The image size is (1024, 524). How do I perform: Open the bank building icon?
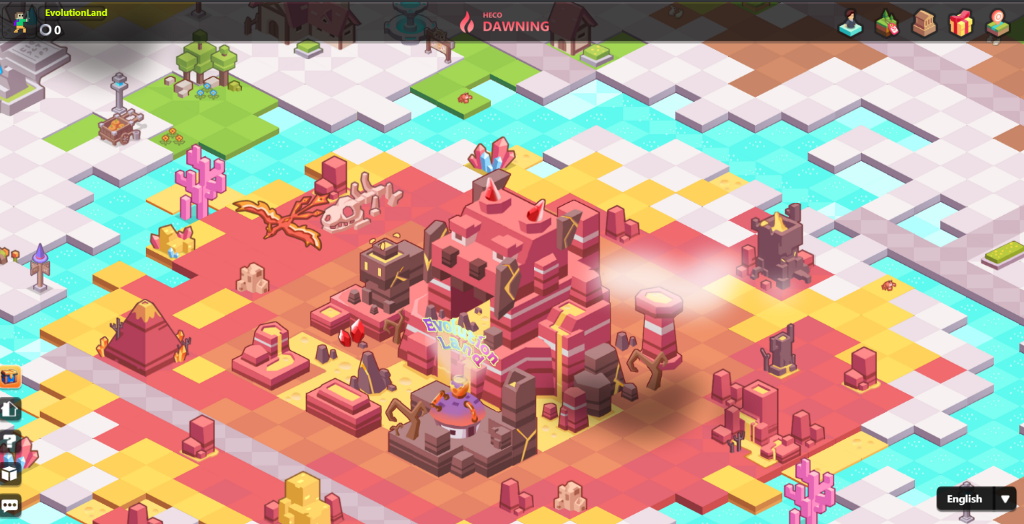coord(923,22)
